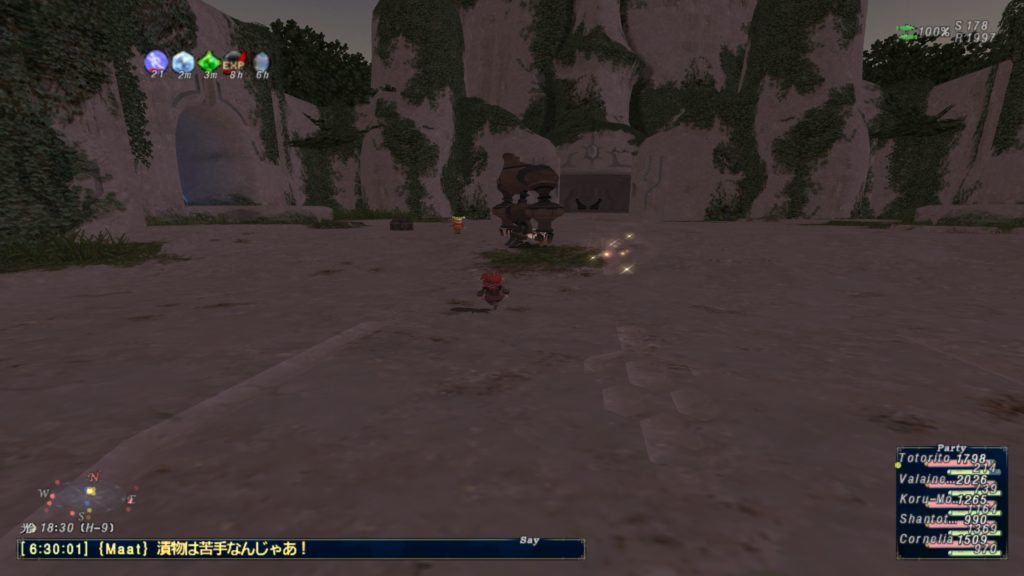Inspect the pale blue crystal buff icon
The height and width of the screenshot is (576, 1024).
pos(182,62)
